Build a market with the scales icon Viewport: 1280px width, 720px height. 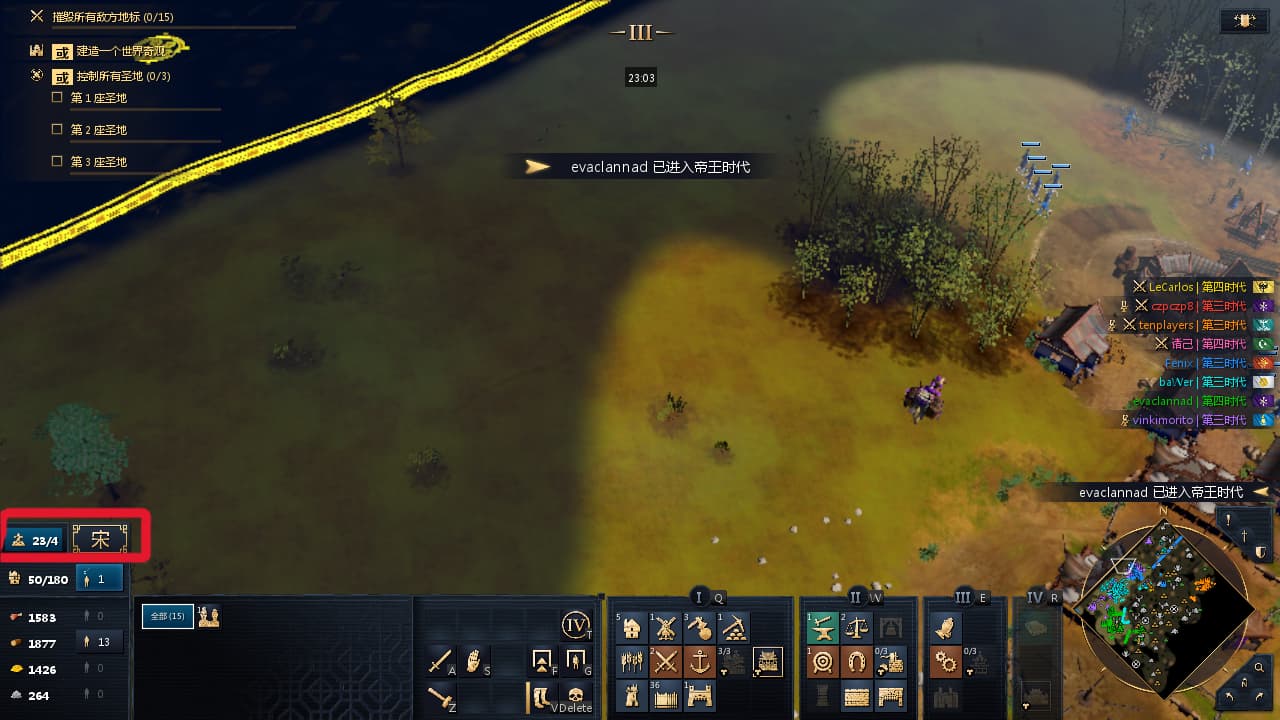pos(857,629)
